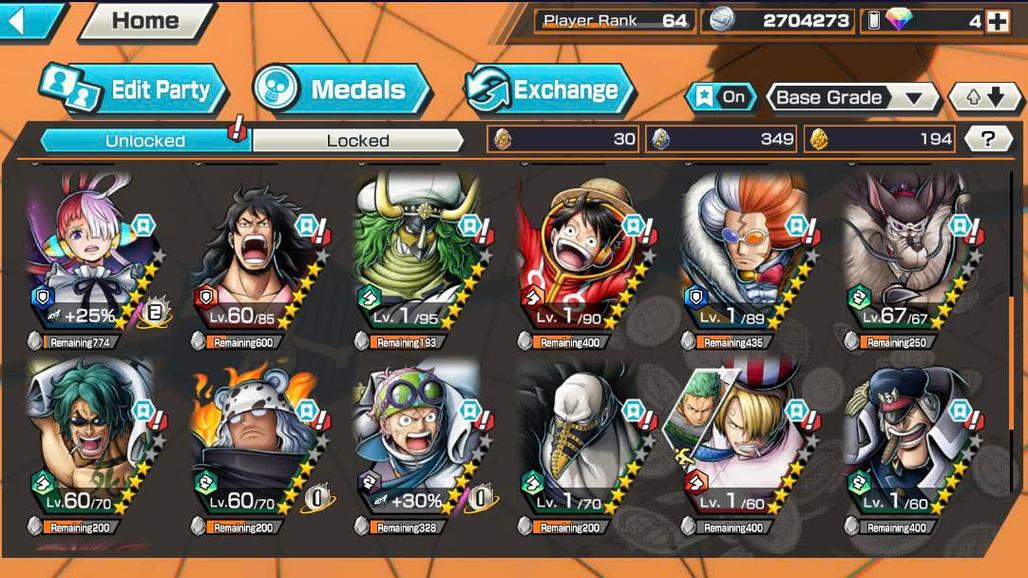Return to the Home screen

point(145,21)
